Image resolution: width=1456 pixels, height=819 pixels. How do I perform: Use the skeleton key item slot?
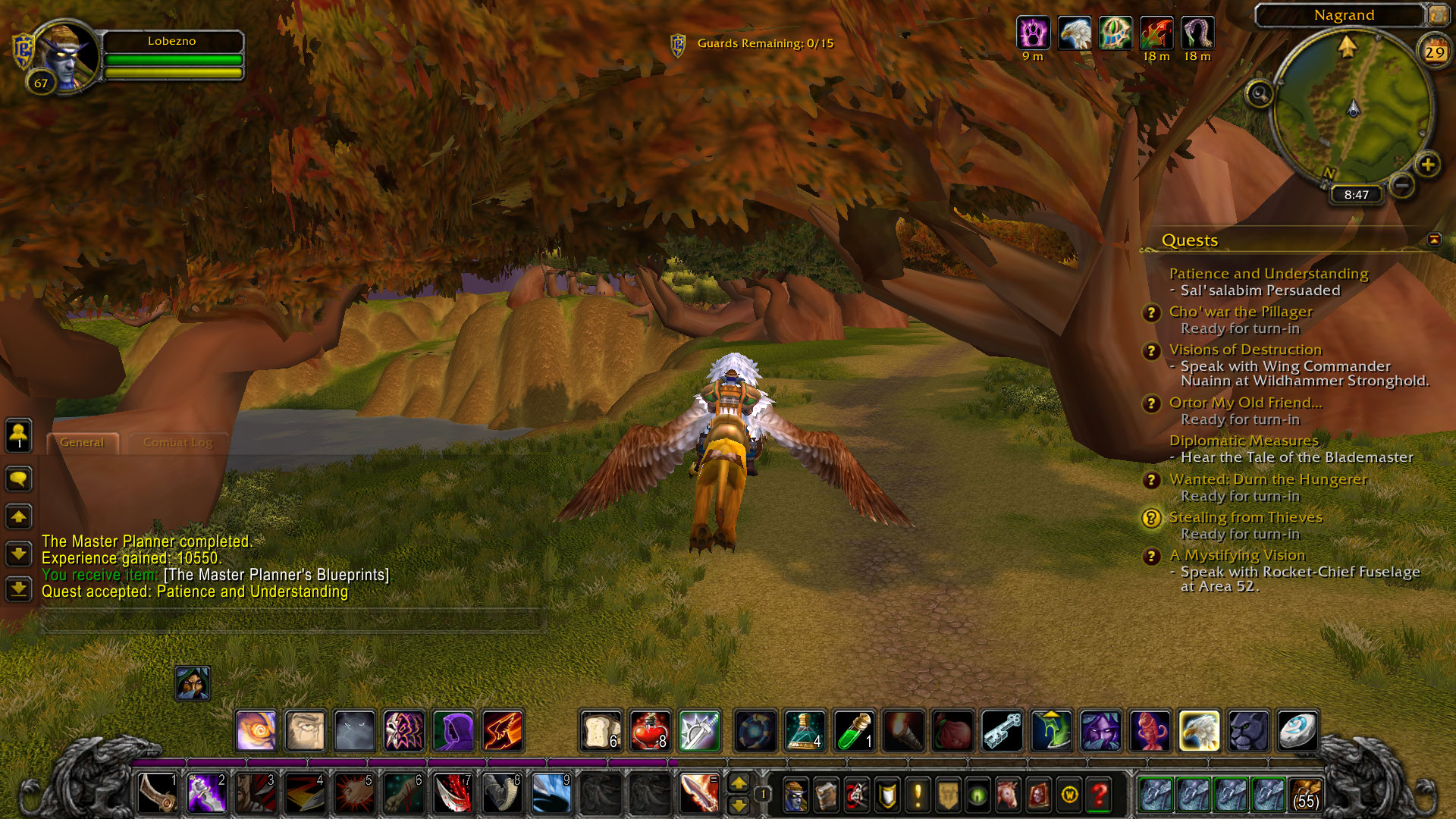click(1002, 731)
